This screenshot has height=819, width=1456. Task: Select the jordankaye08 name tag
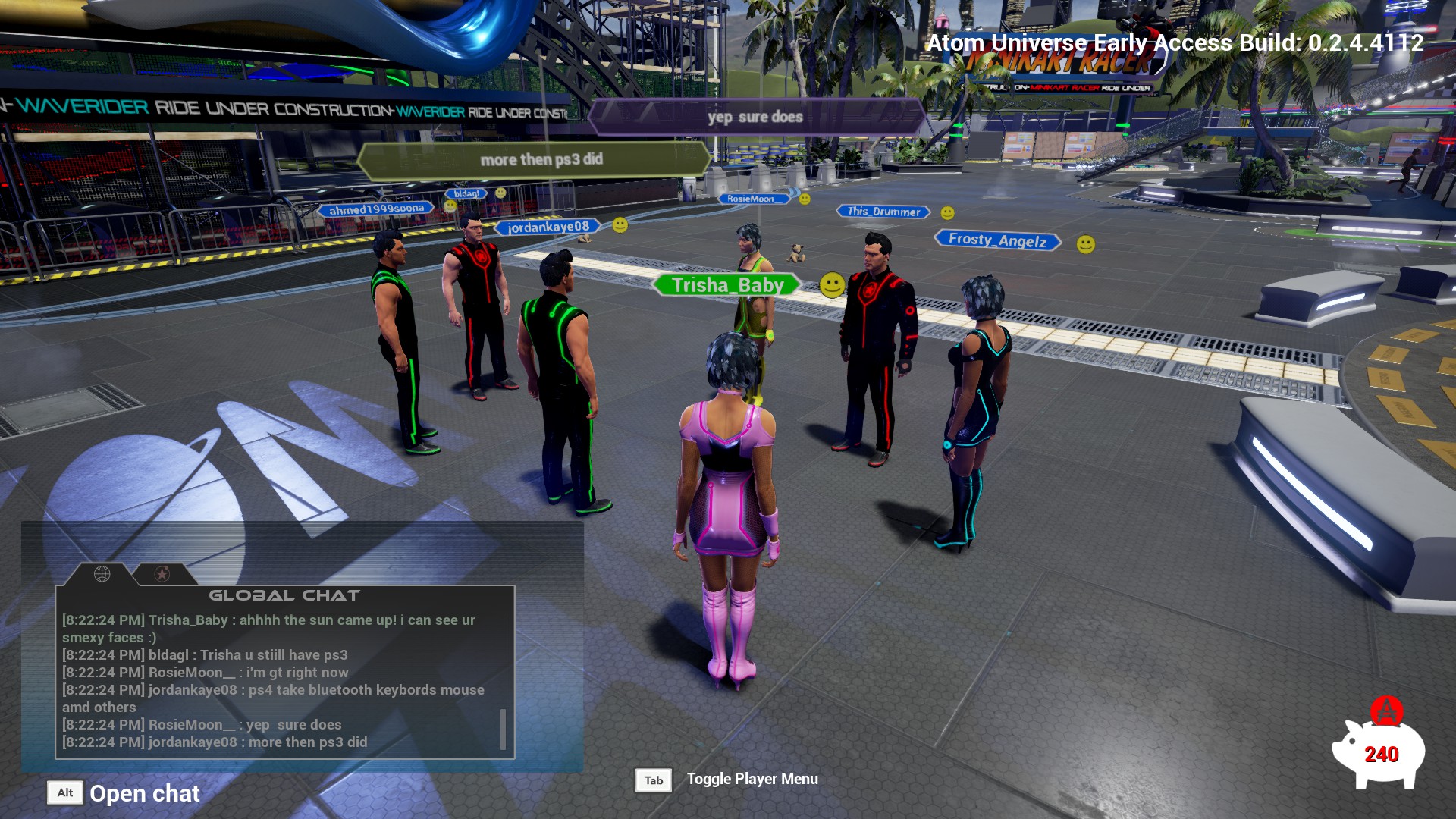[x=548, y=227]
